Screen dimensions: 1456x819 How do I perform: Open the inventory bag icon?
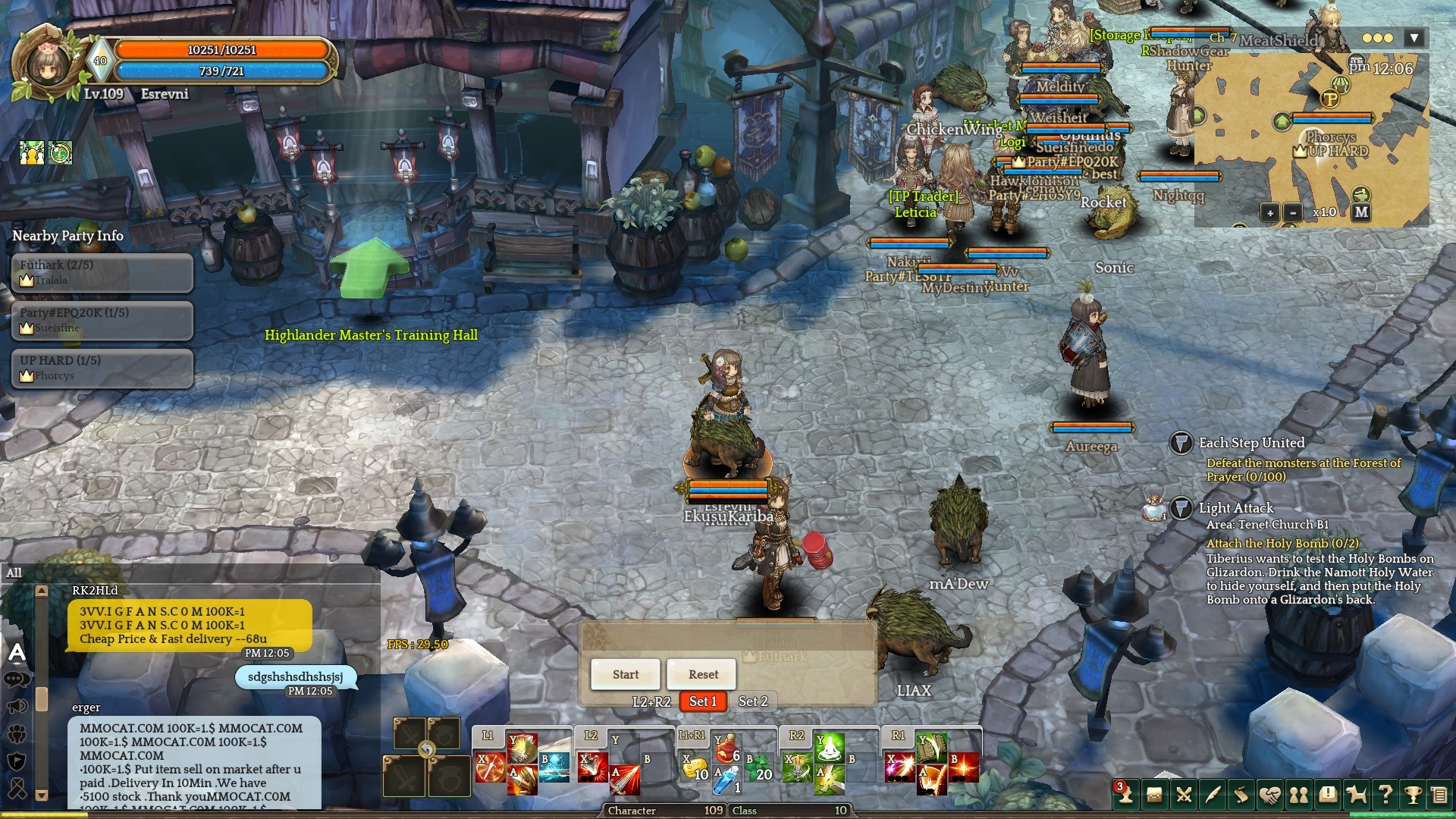click(1154, 794)
